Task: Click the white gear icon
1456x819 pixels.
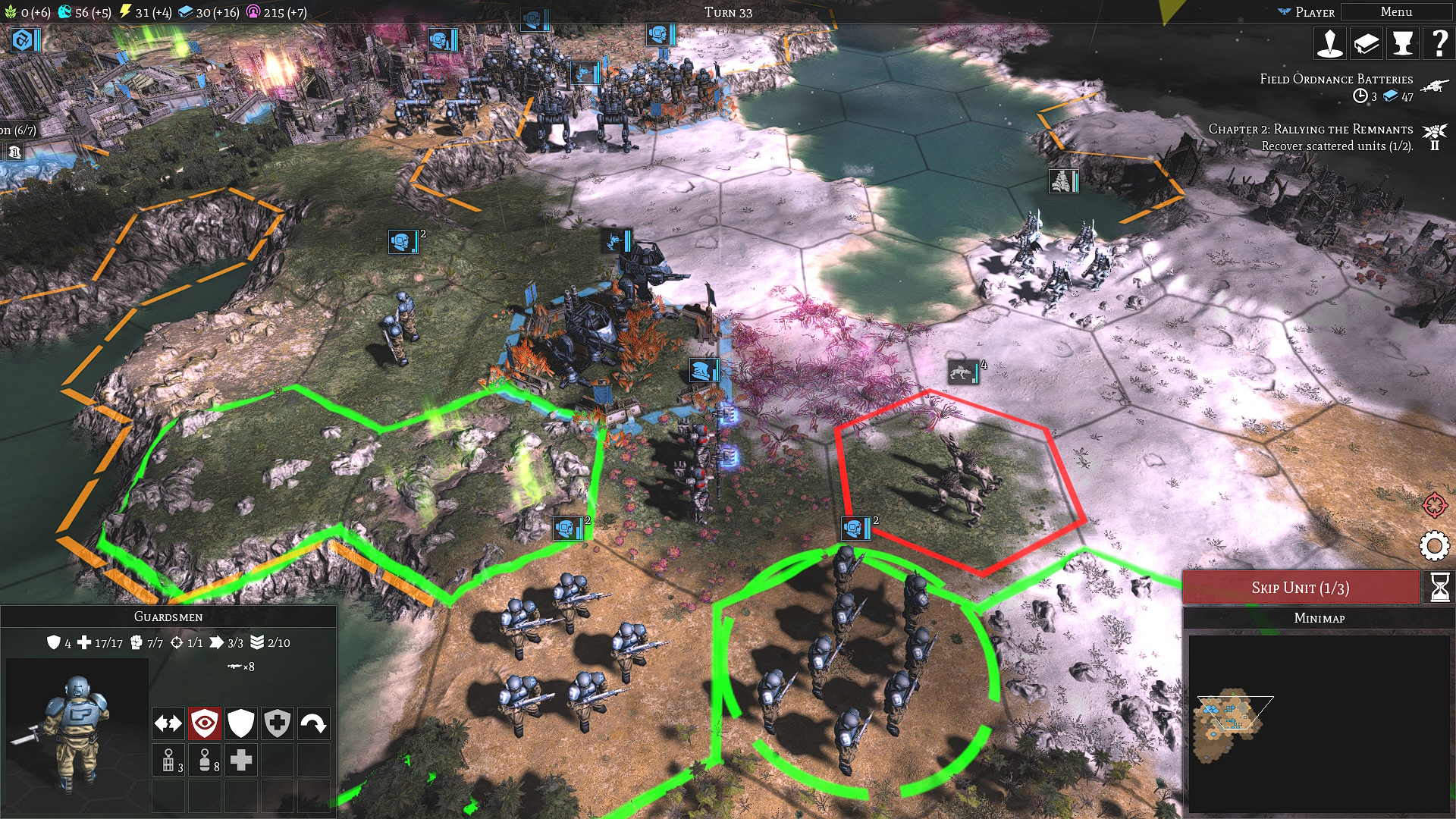Action: 1434,546
